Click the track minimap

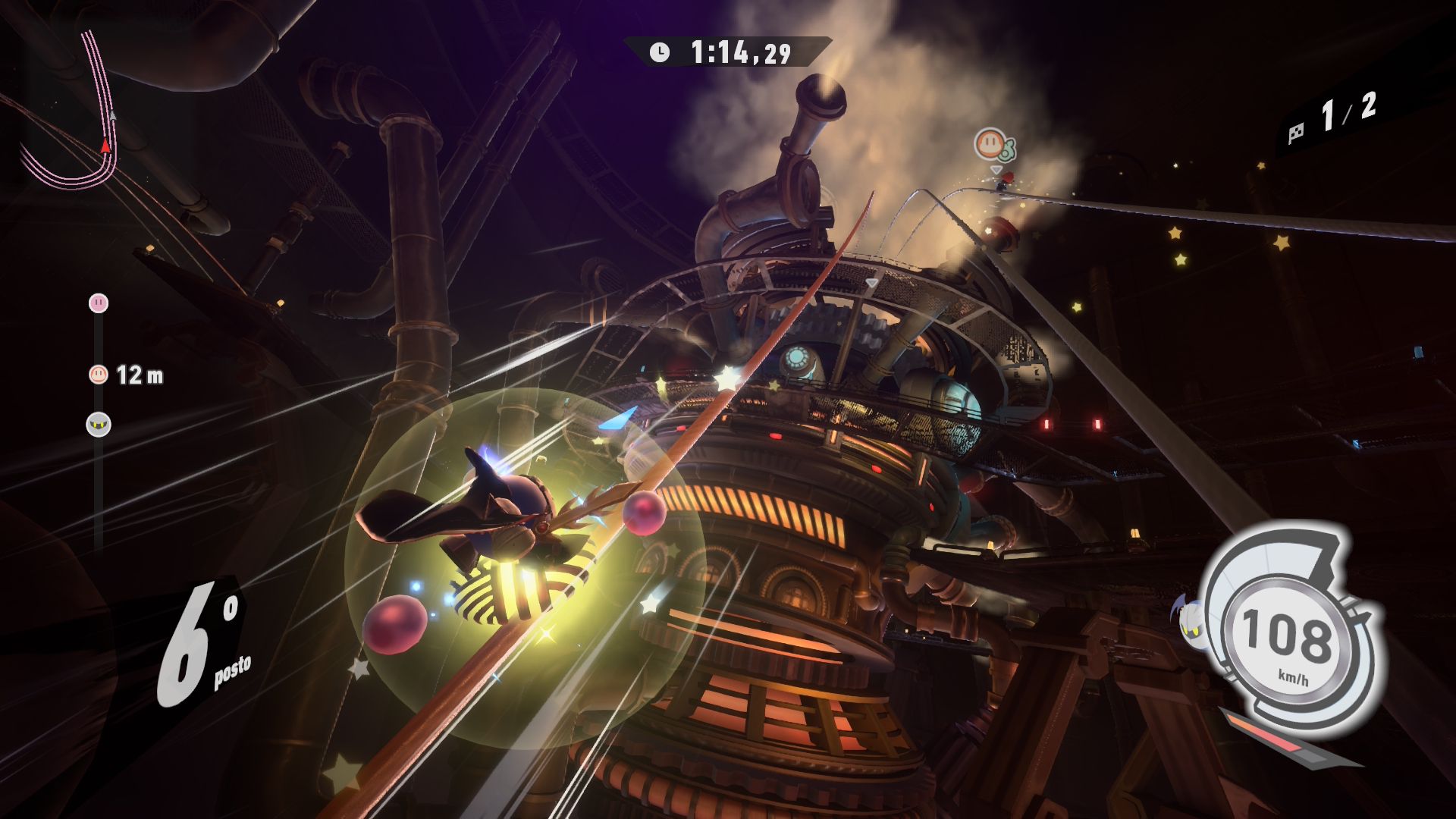coord(72,114)
